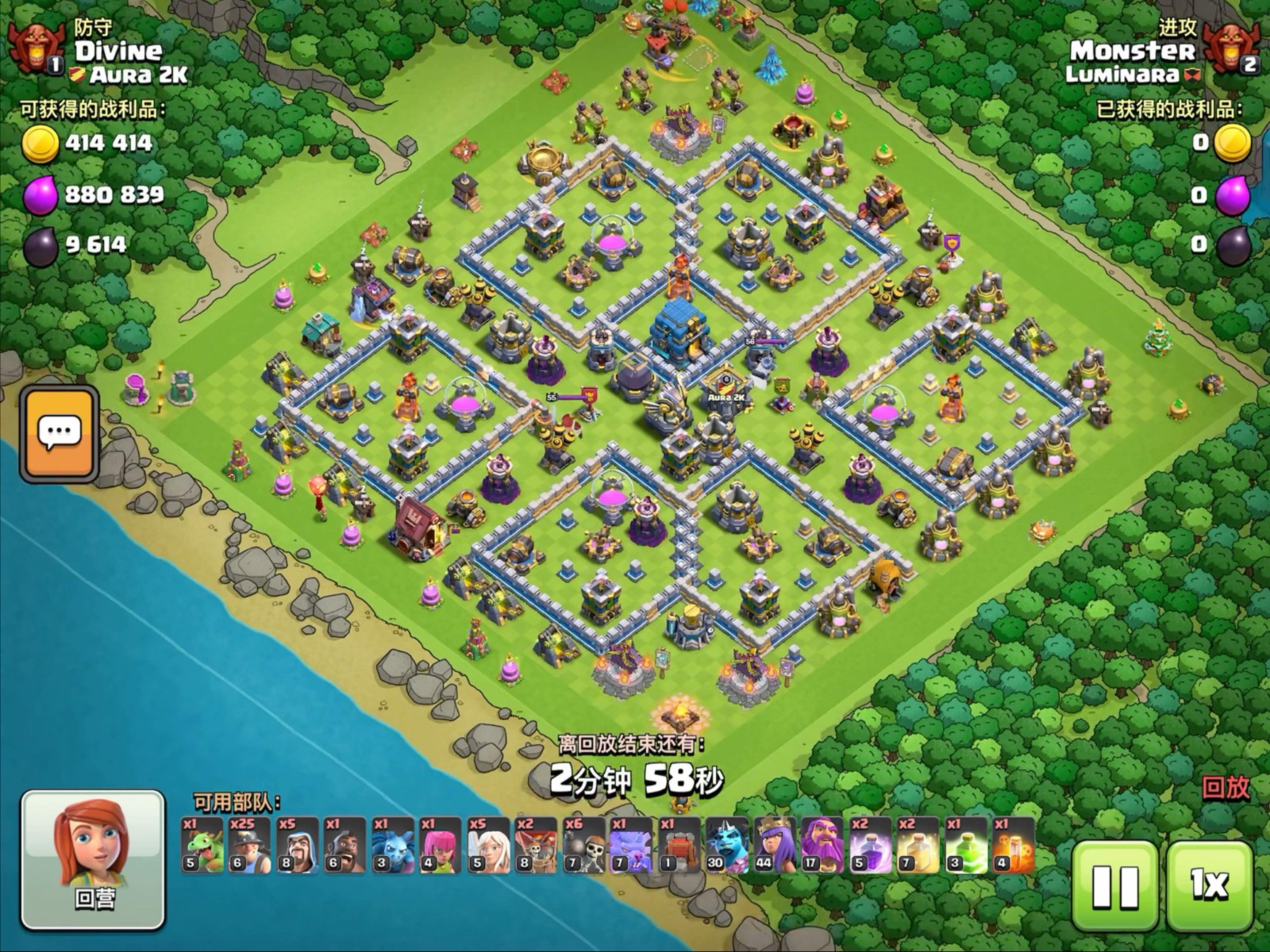Select the blue Minion troop slot
Screen dimensions: 1270x952
click(x=393, y=846)
